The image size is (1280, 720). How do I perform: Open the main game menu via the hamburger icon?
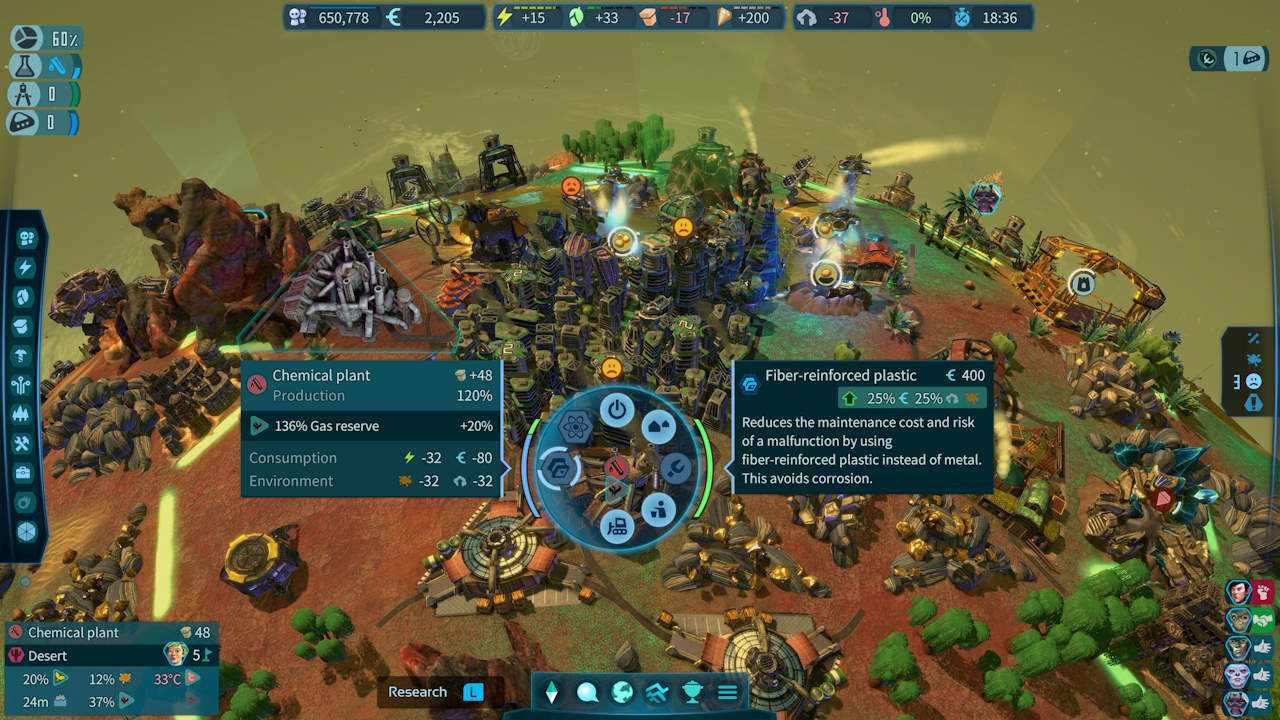[x=728, y=691]
